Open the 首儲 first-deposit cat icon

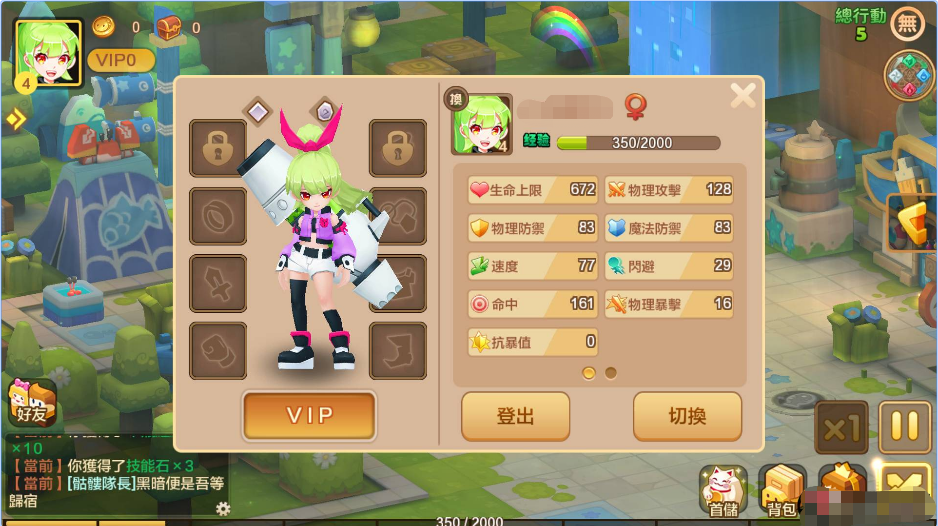tap(722, 490)
